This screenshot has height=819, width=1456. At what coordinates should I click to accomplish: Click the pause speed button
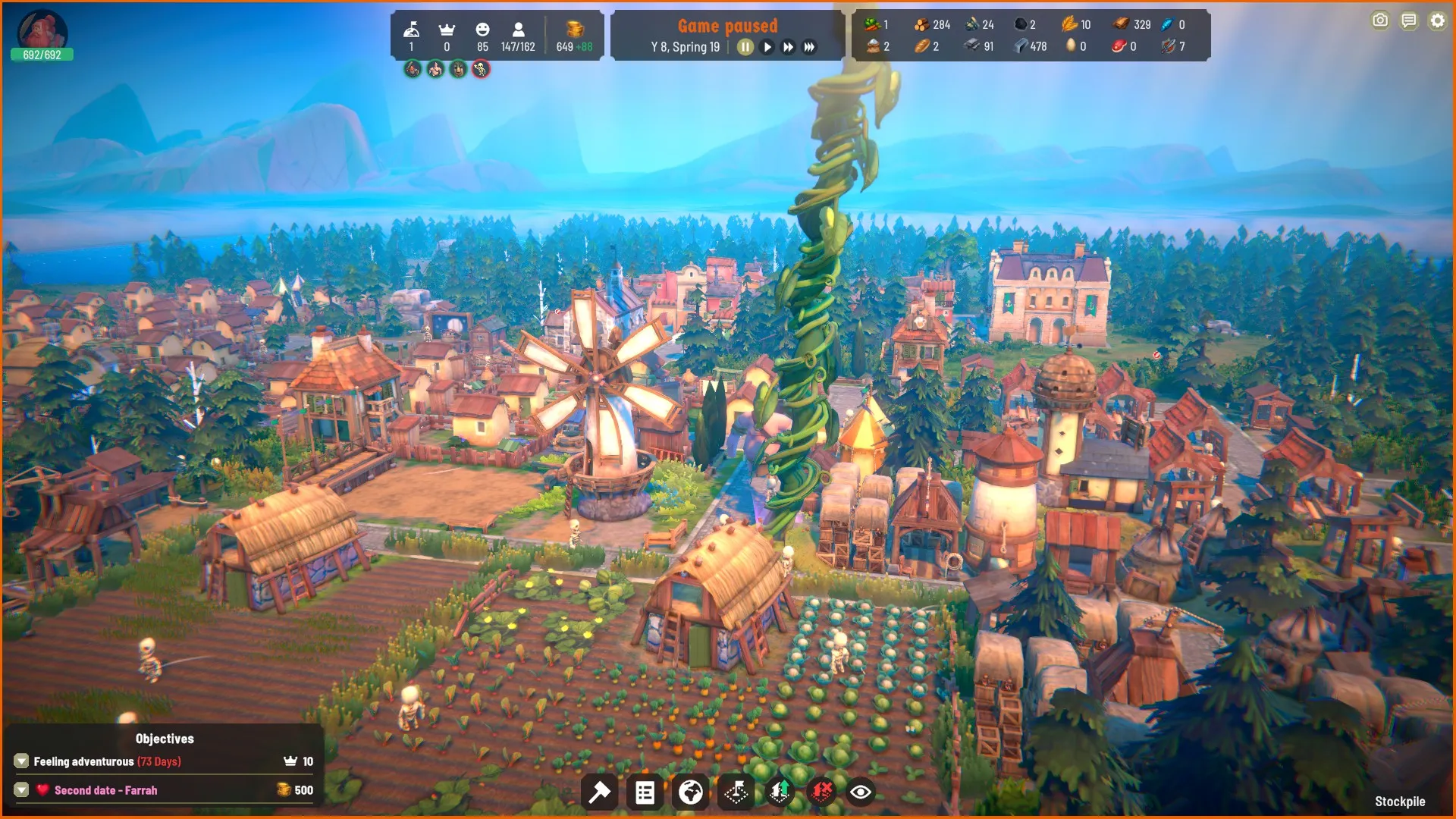745,47
